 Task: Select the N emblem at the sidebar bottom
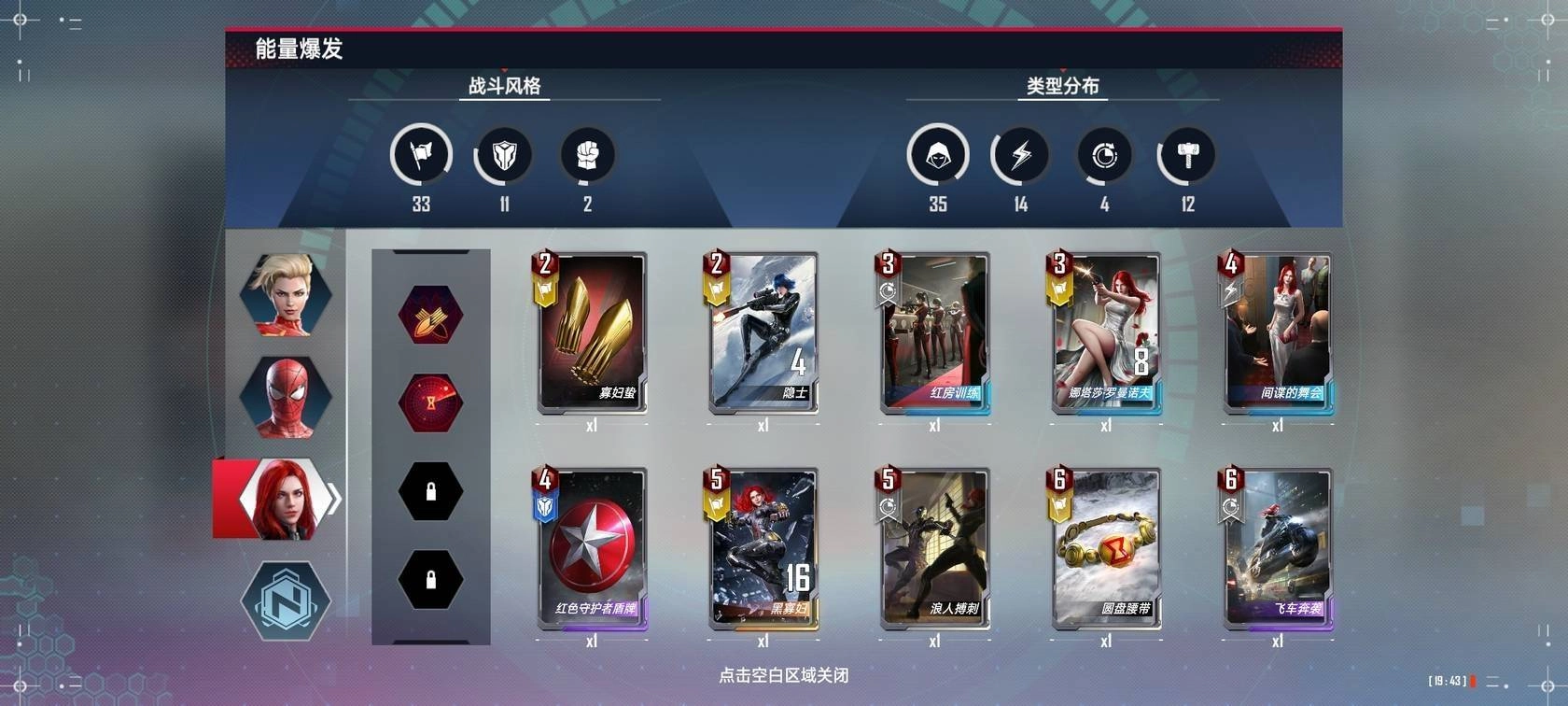pyautogui.click(x=286, y=602)
